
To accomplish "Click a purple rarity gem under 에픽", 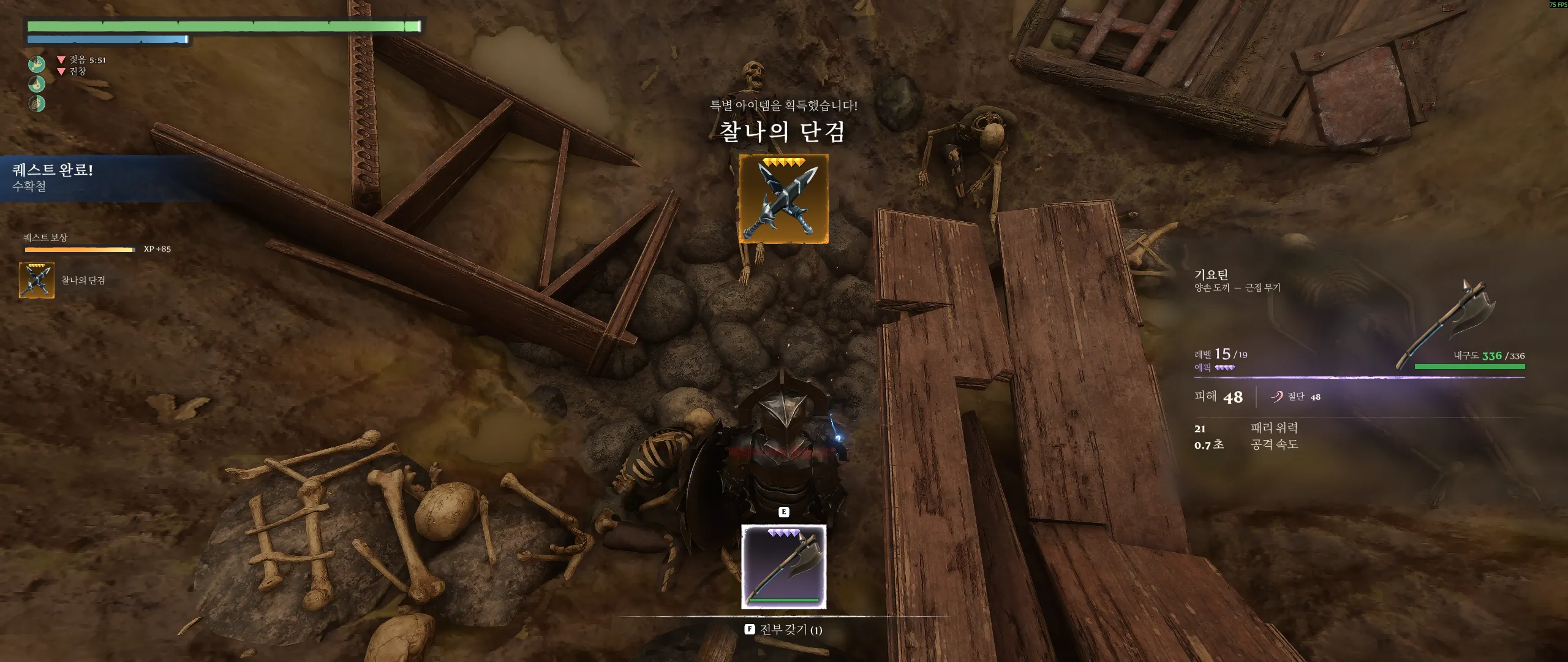I will pyautogui.click(x=1225, y=368).
